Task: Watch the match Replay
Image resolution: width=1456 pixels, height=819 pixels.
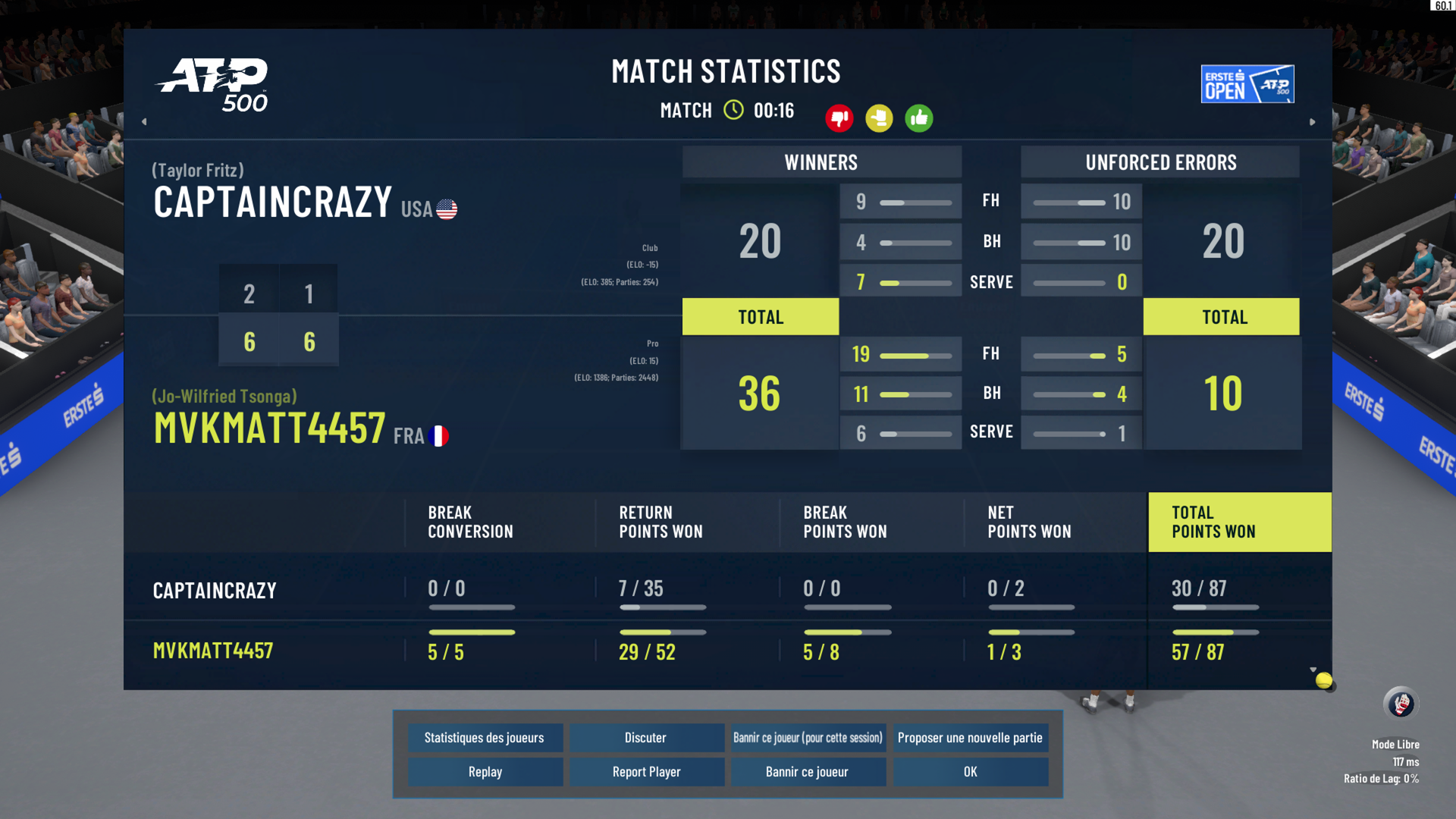Action: tap(485, 772)
